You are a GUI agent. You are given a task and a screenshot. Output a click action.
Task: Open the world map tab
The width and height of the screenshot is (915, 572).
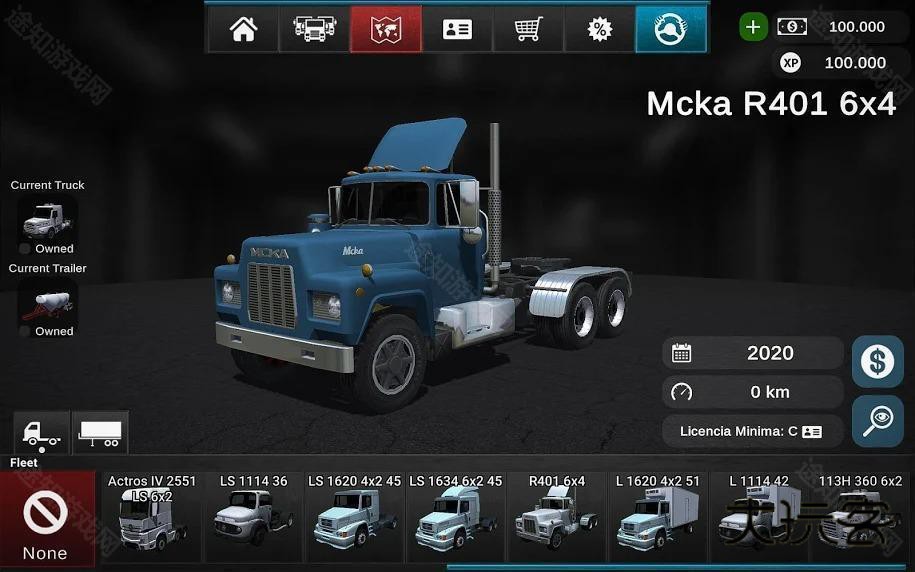386,29
